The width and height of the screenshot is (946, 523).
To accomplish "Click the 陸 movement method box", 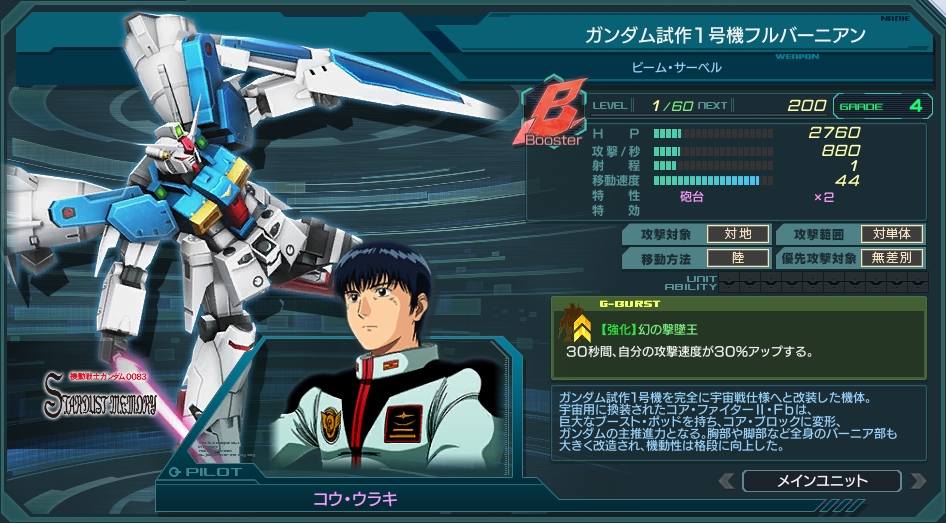I will coord(738,258).
